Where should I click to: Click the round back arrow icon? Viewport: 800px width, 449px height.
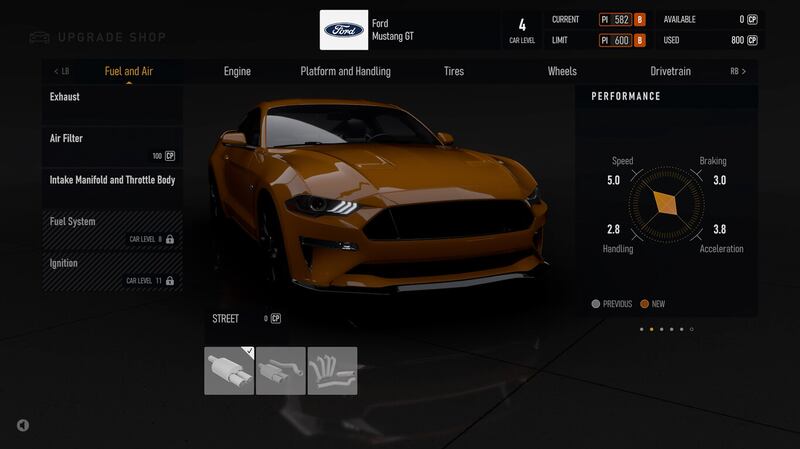point(23,425)
